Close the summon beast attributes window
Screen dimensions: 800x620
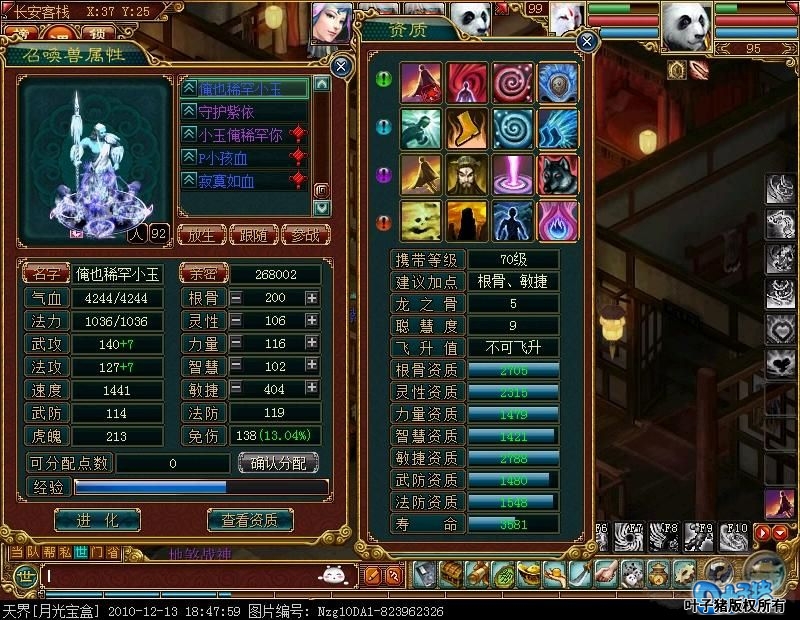tap(341, 67)
